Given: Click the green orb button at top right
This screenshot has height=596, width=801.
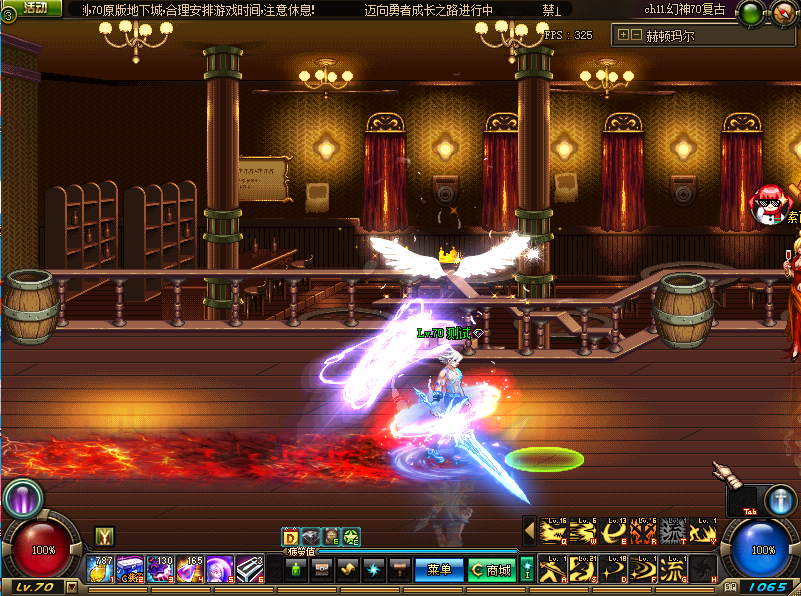Looking at the screenshot, I should [x=750, y=14].
